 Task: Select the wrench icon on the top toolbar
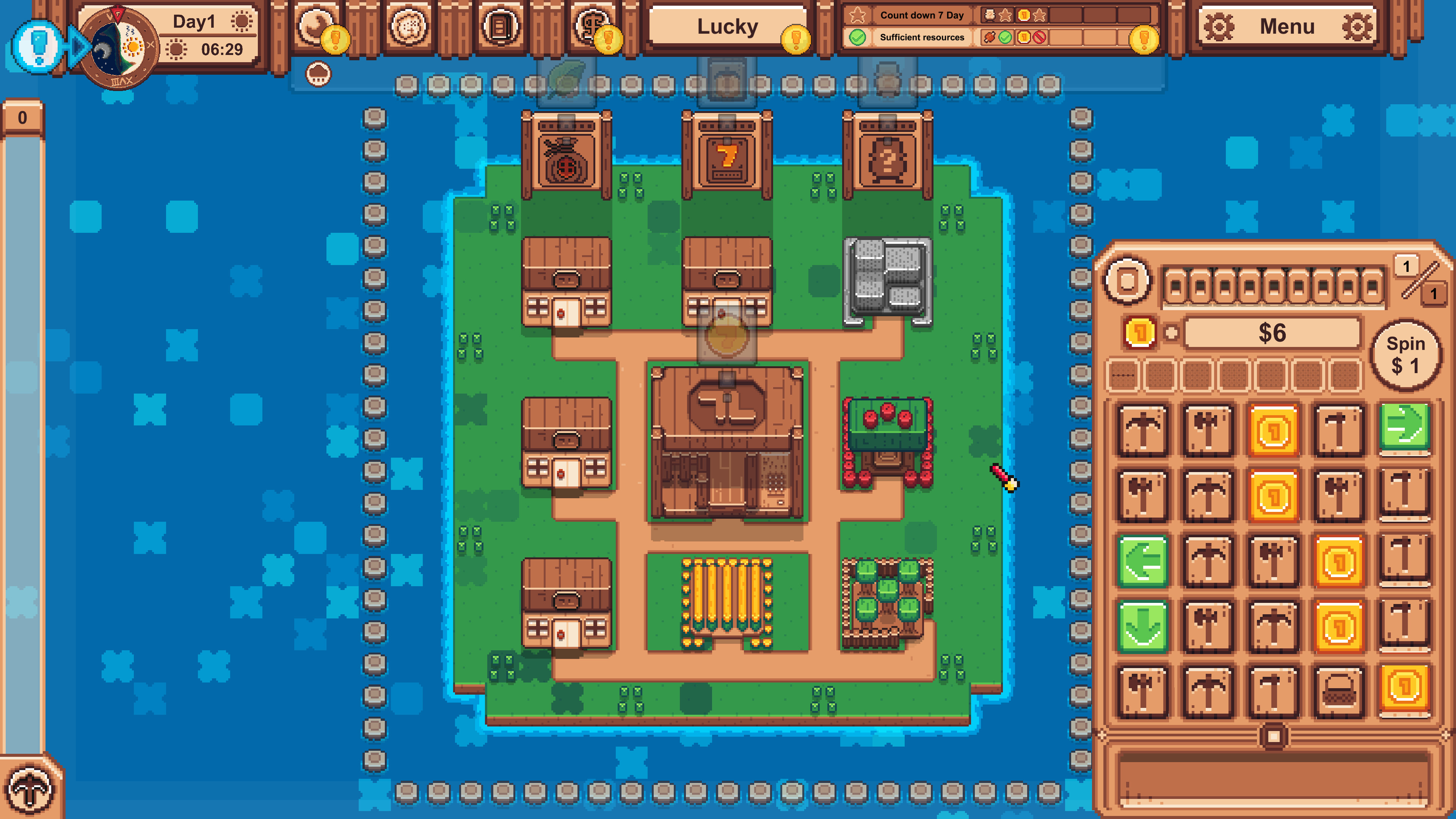(x=315, y=25)
